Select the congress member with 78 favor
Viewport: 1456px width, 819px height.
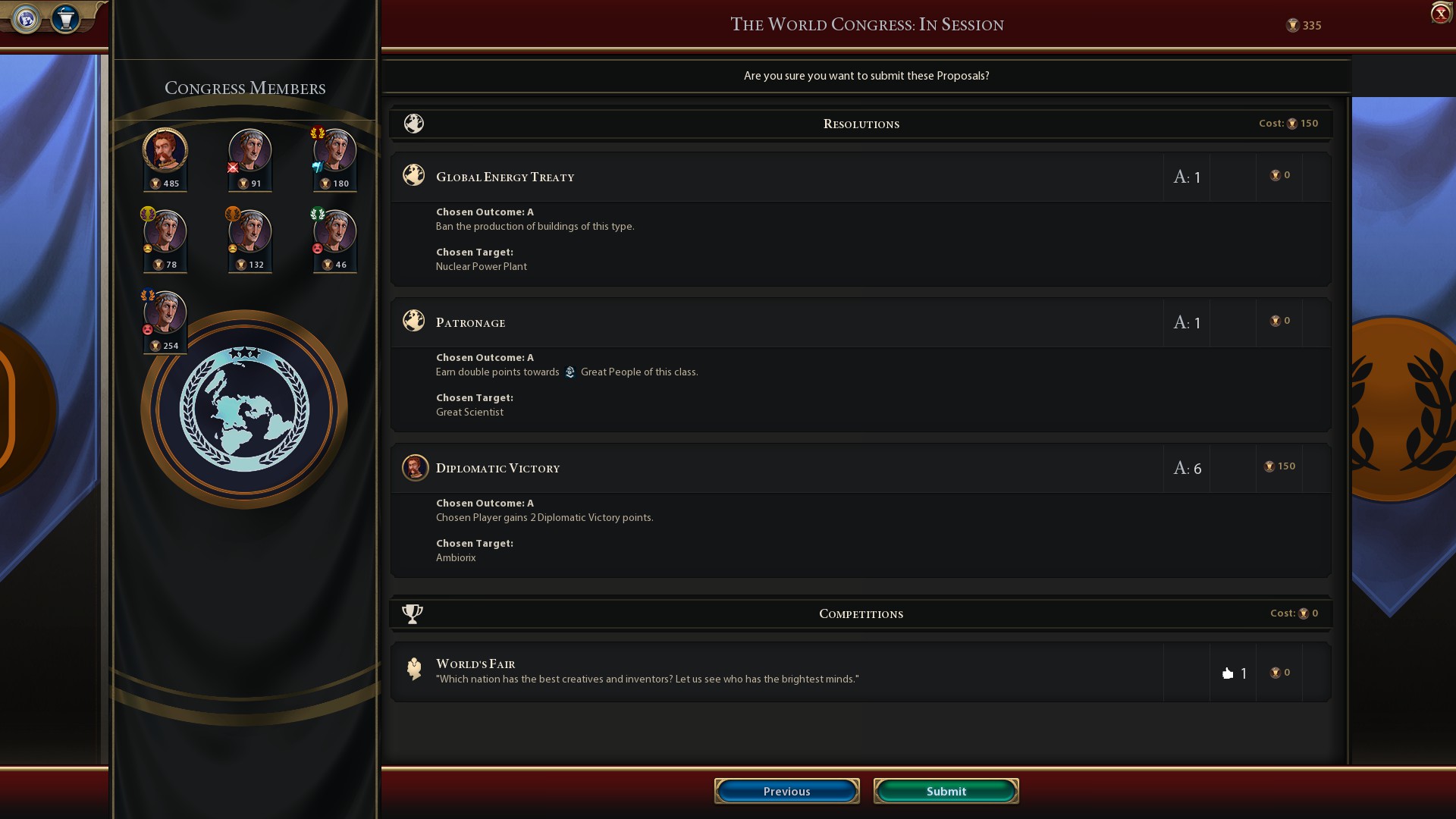click(x=165, y=232)
